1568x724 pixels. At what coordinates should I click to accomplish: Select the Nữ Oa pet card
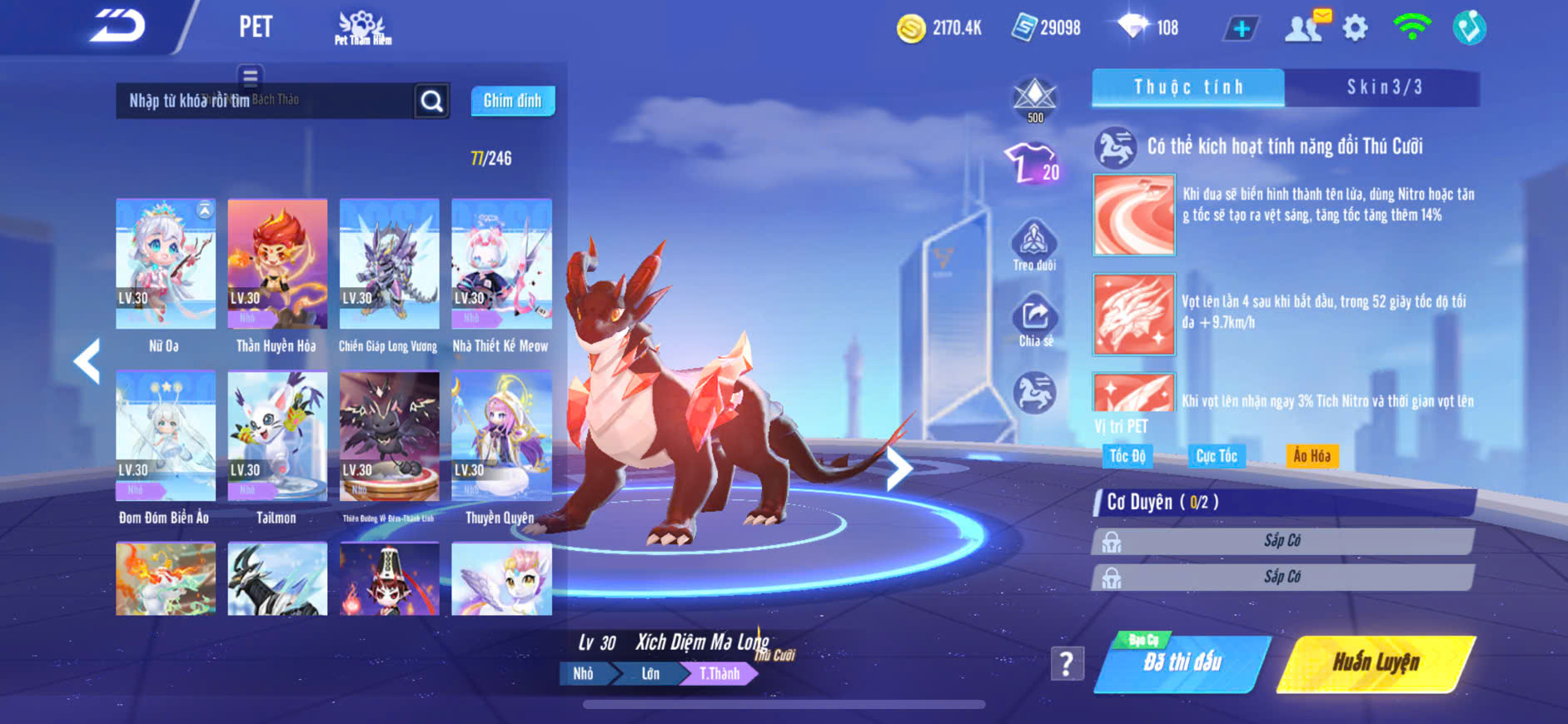pyautogui.click(x=166, y=265)
